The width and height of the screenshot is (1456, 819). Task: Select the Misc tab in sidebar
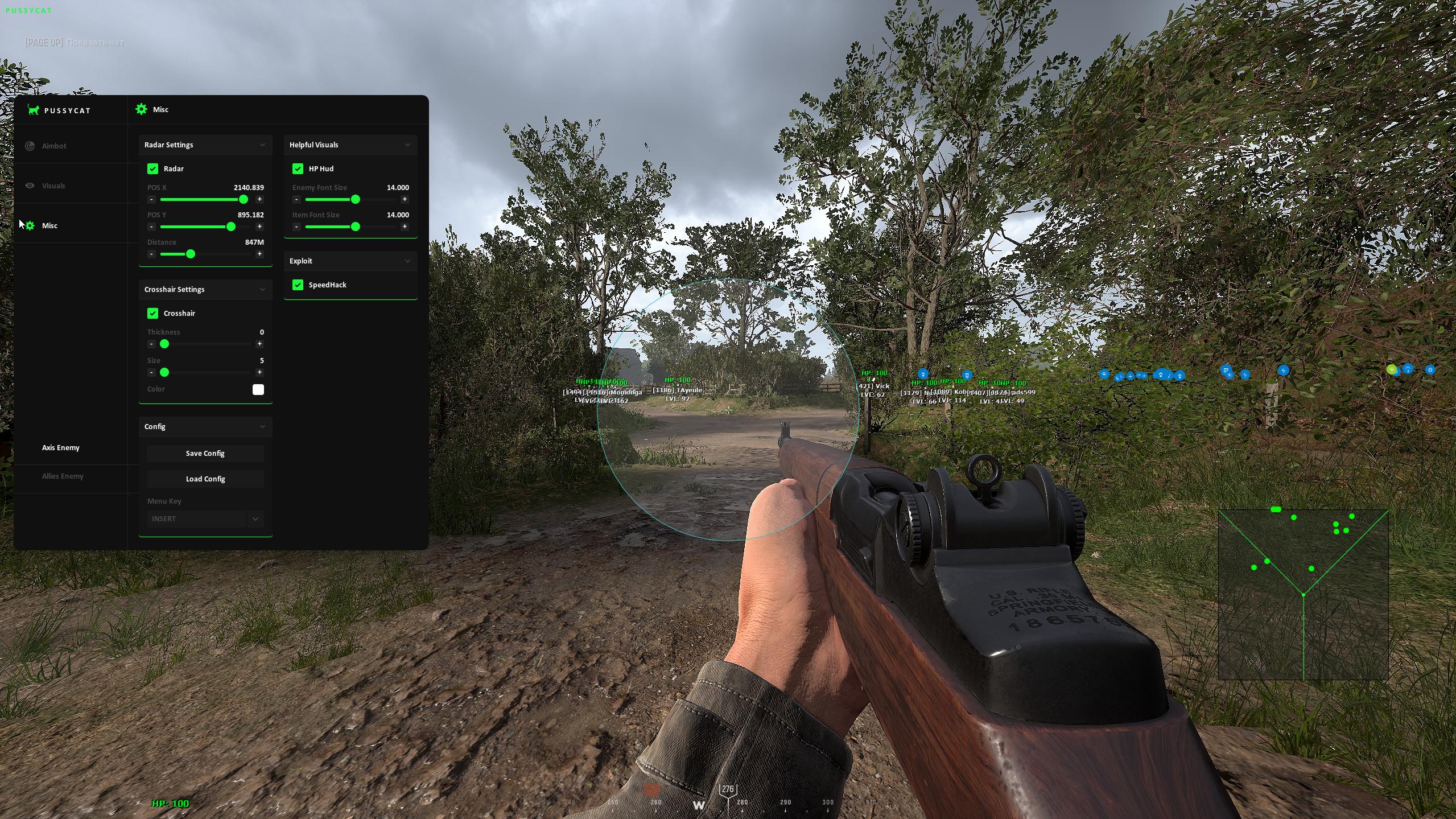pos(50,226)
